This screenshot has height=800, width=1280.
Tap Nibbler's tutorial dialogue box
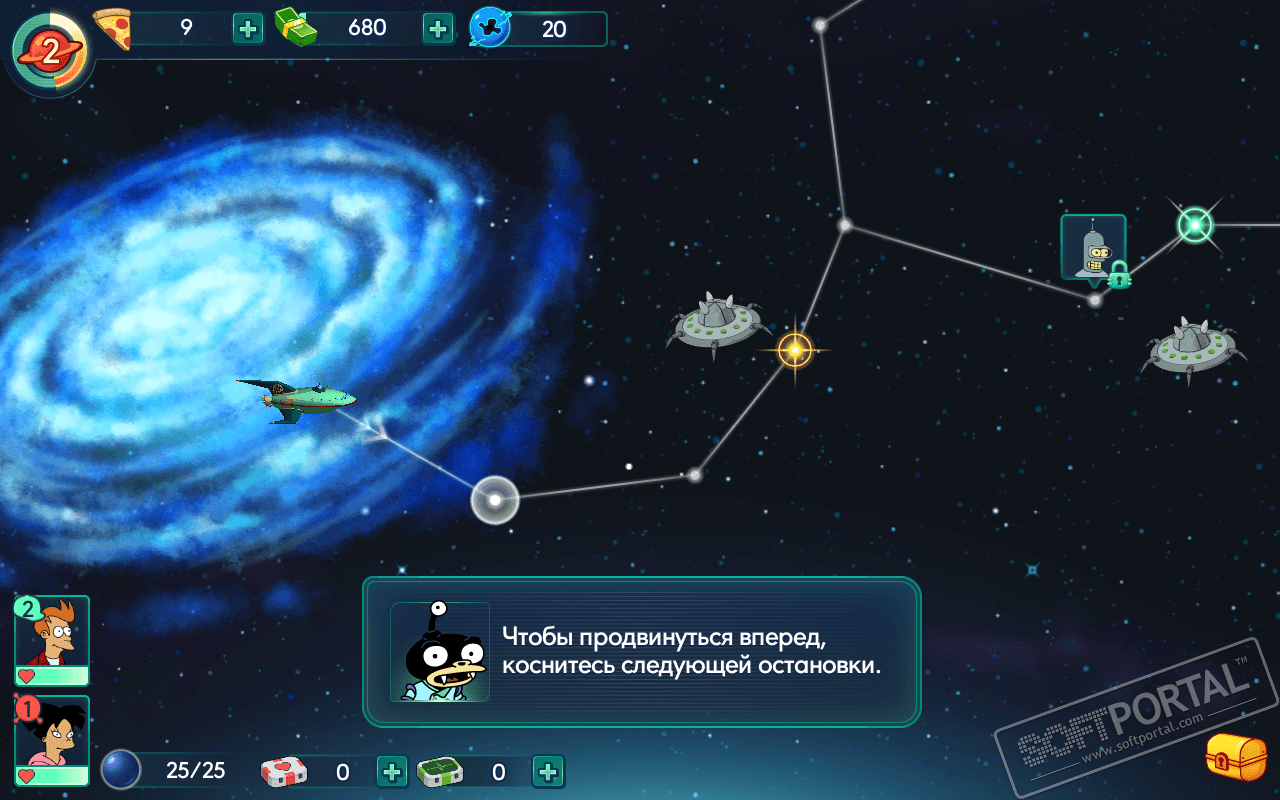coord(641,651)
